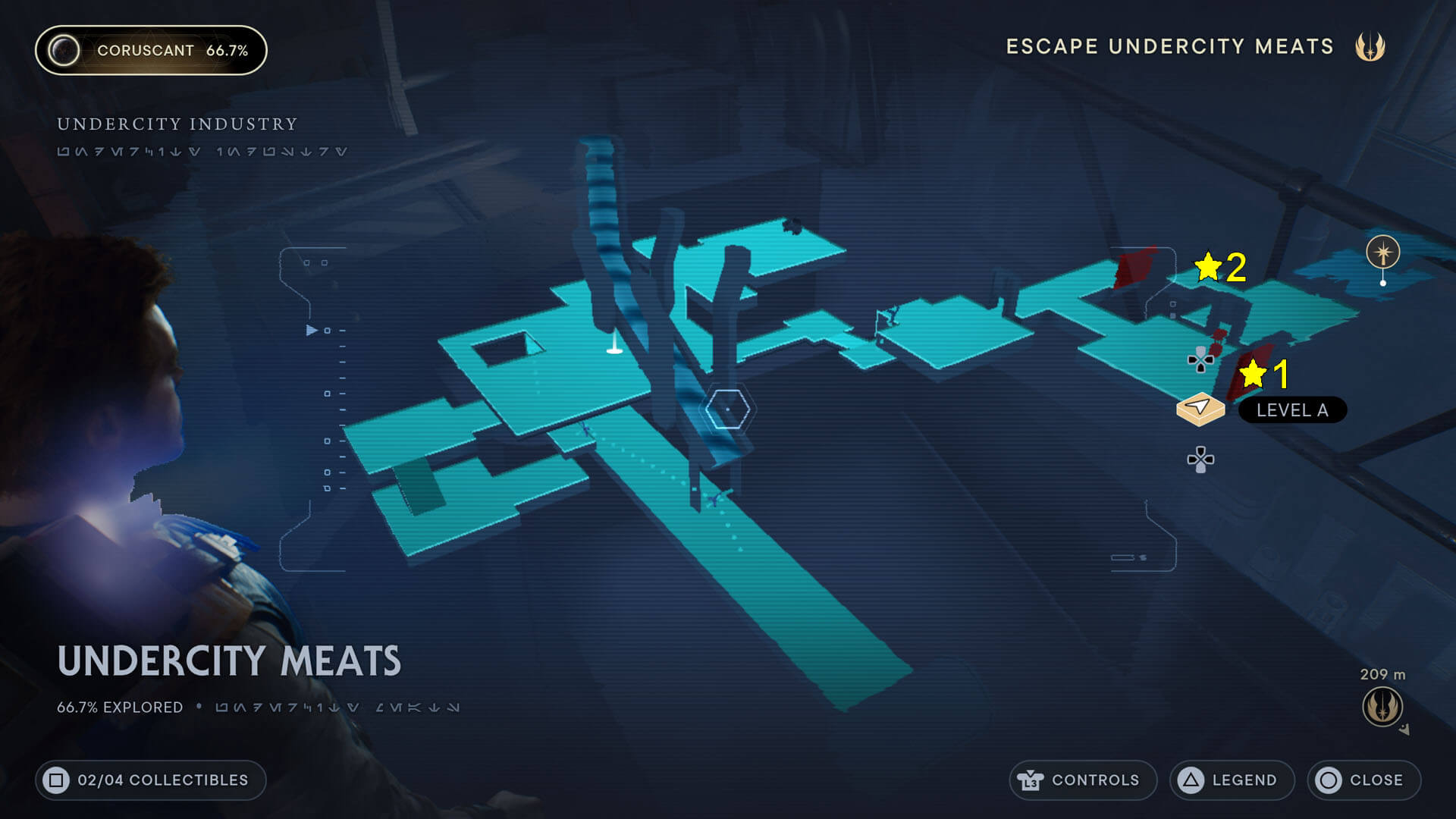This screenshot has width=1456, height=819.
Task: Expand the LEVEL A floor selector
Action: click(x=1291, y=410)
